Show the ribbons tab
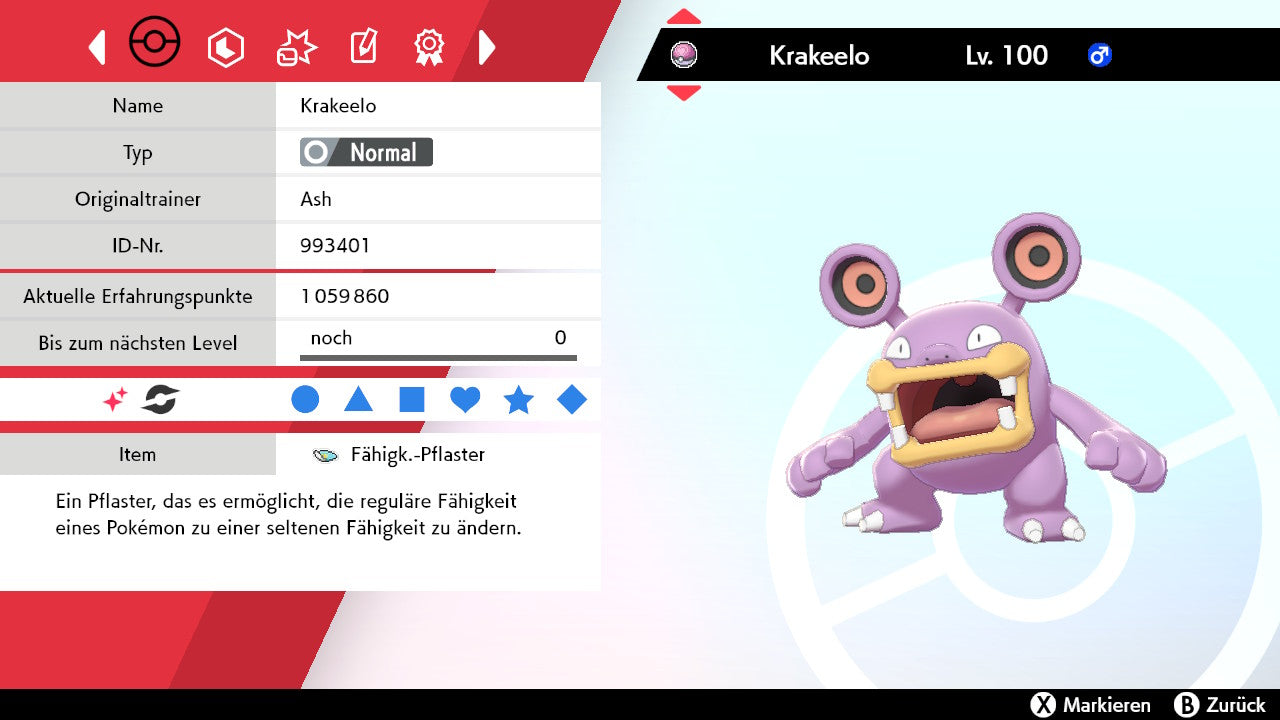This screenshot has width=1280, height=720. pos(429,46)
